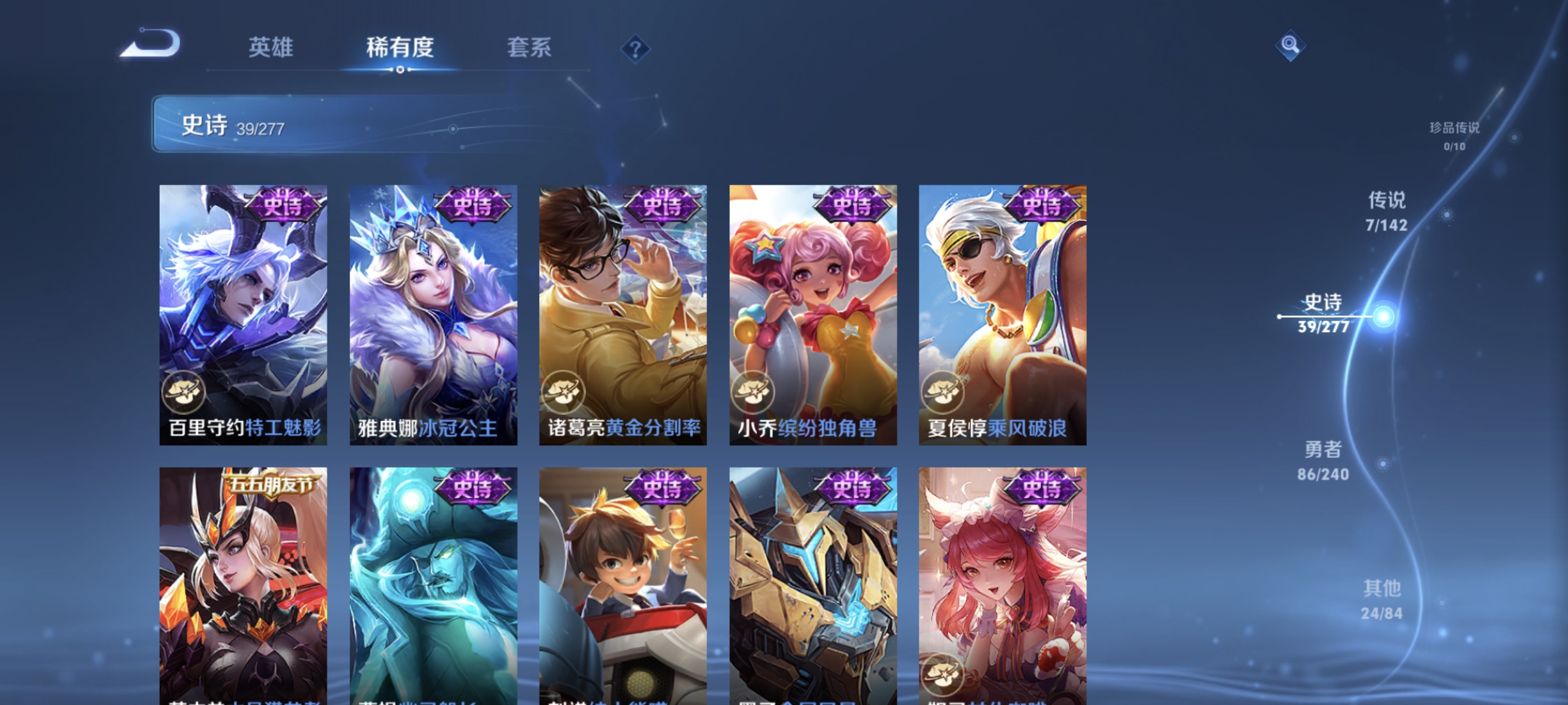Open the 珍品传说 0/10 category
The image size is (1568, 705).
(1453, 135)
